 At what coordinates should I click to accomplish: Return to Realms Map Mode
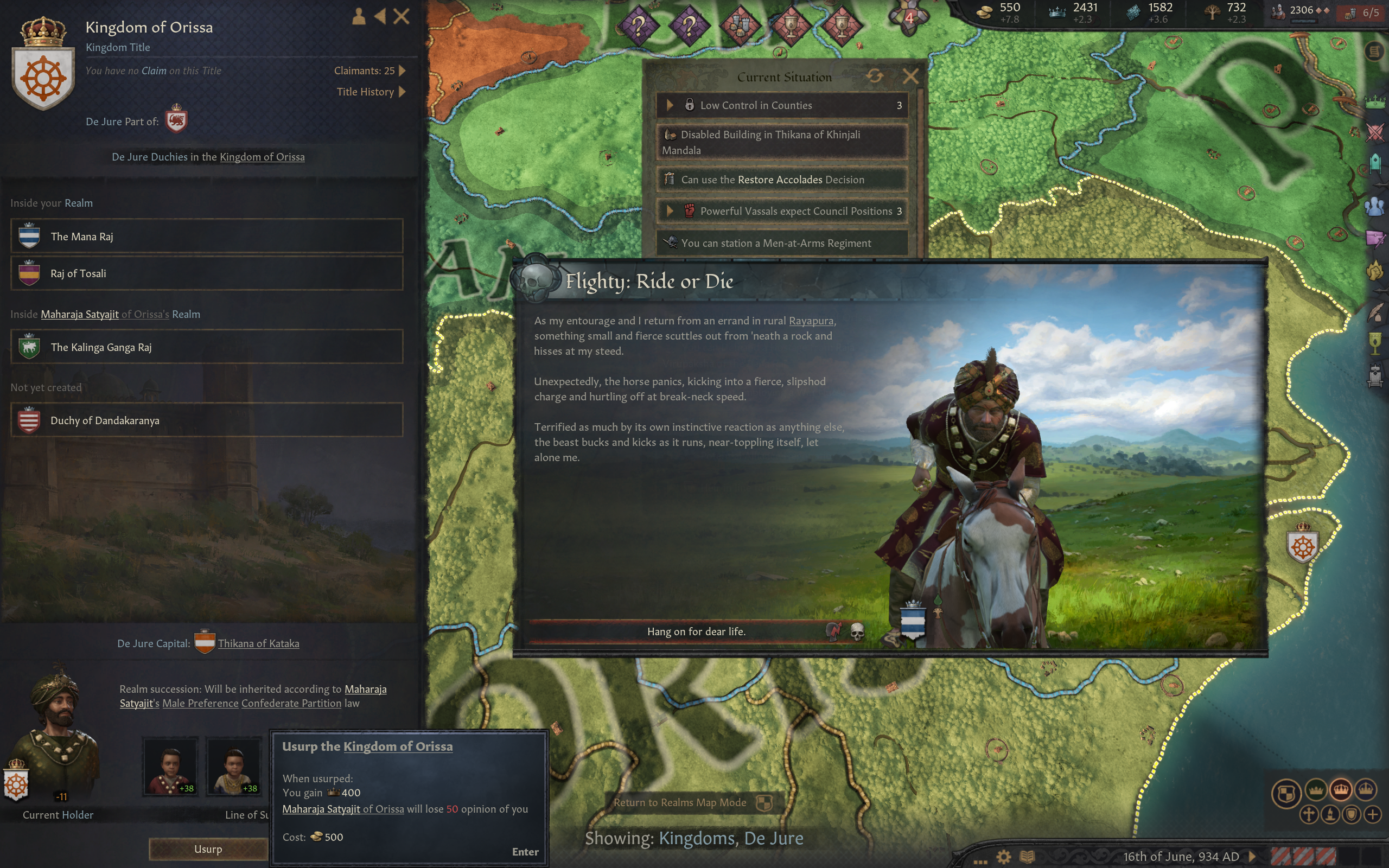680,802
